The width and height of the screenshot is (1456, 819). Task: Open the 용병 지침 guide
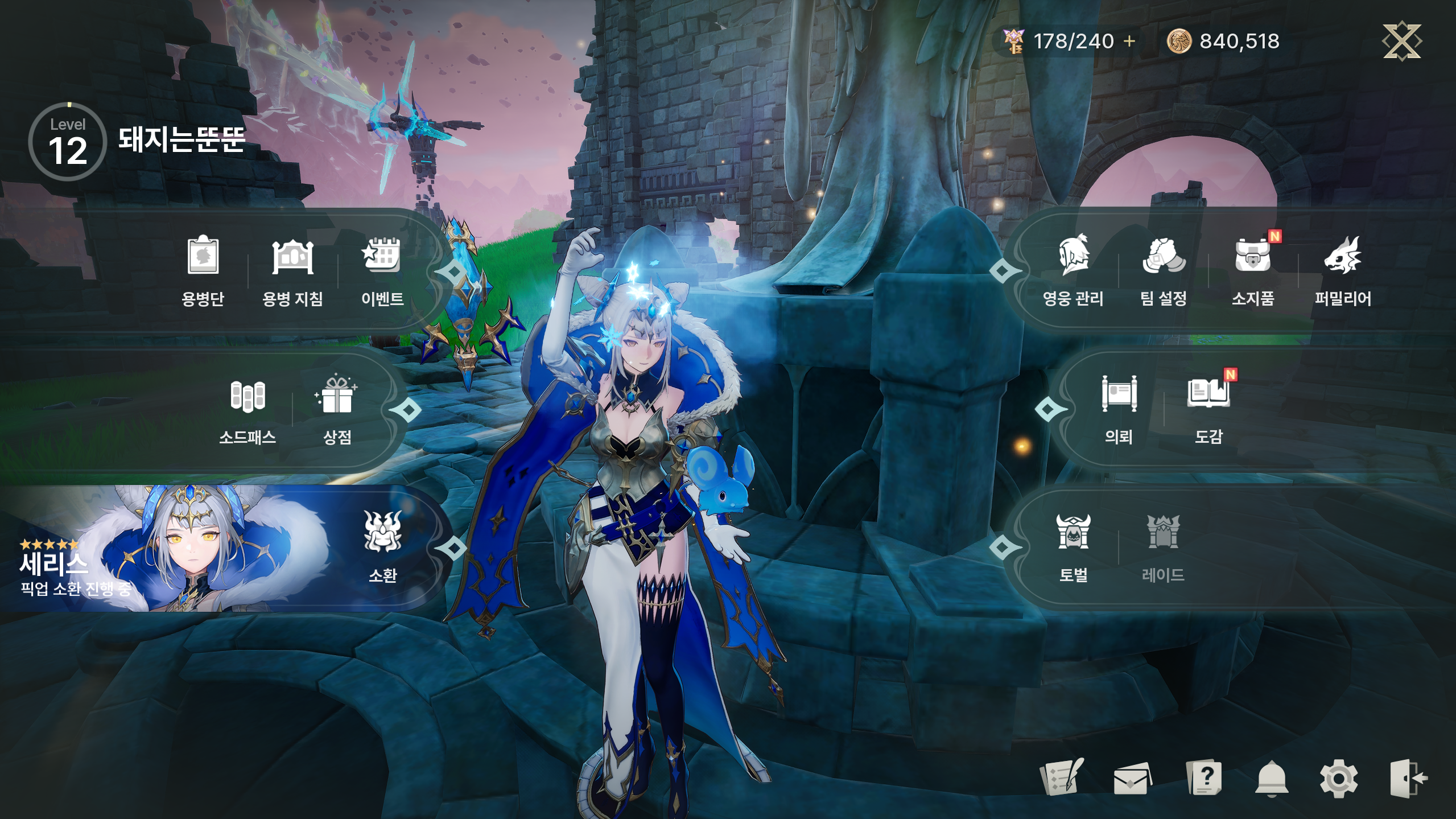coord(292,269)
